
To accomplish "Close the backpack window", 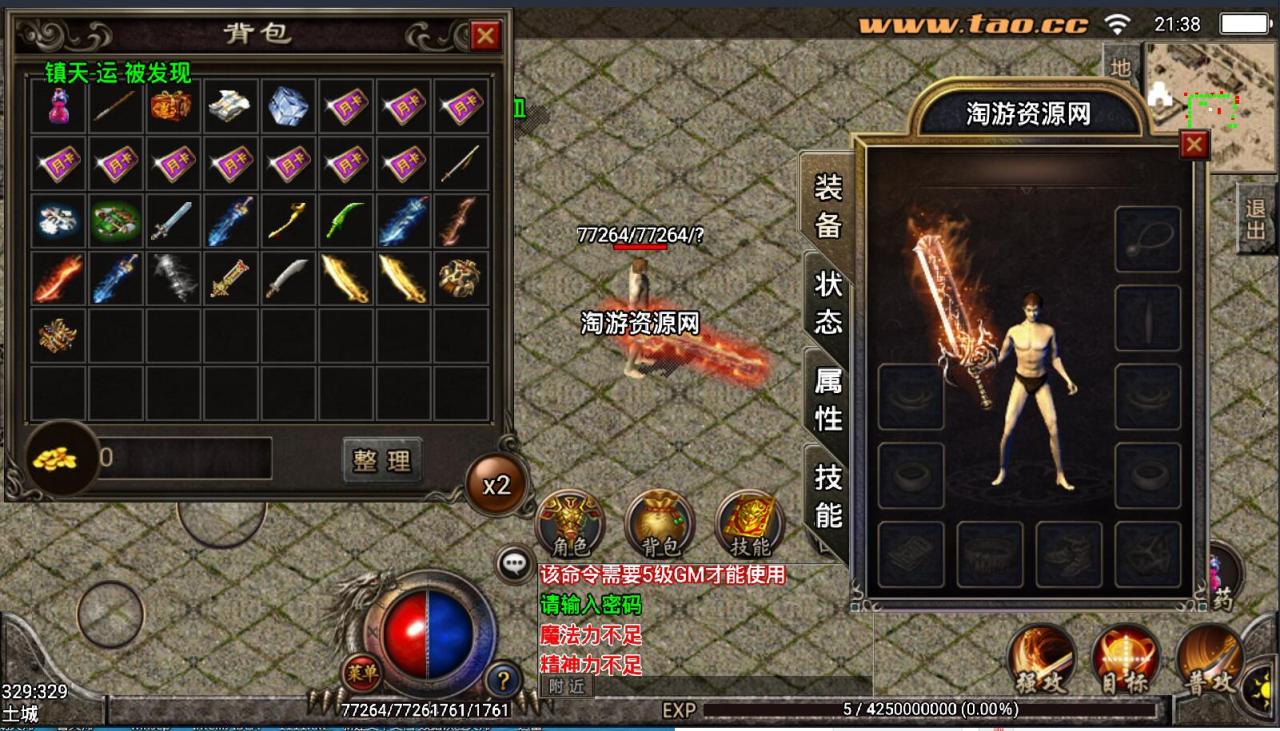I will 486,37.
